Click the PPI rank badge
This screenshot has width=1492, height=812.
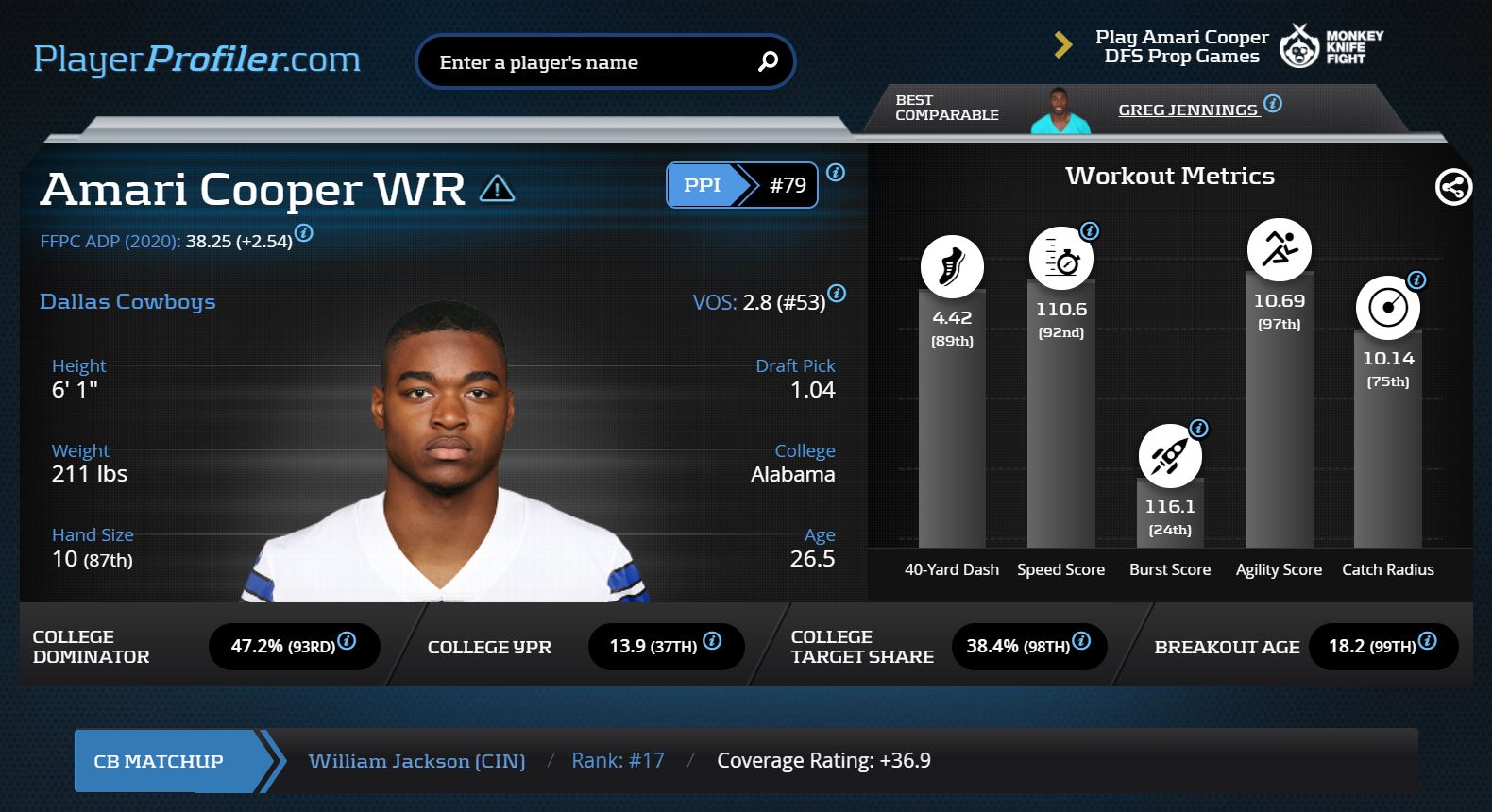pos(741,185)
